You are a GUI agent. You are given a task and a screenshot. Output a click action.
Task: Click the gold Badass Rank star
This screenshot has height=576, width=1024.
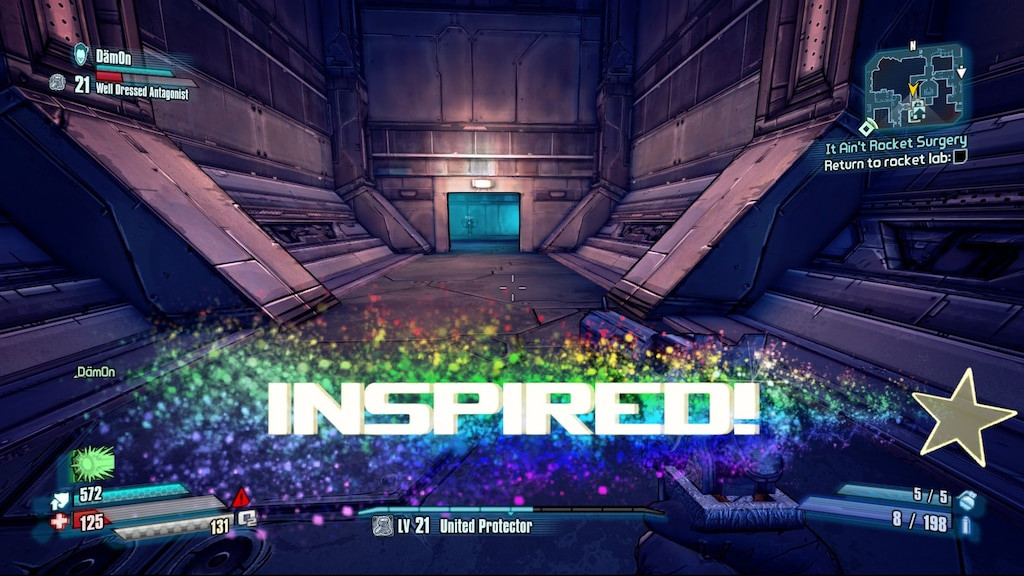(963, 416)
